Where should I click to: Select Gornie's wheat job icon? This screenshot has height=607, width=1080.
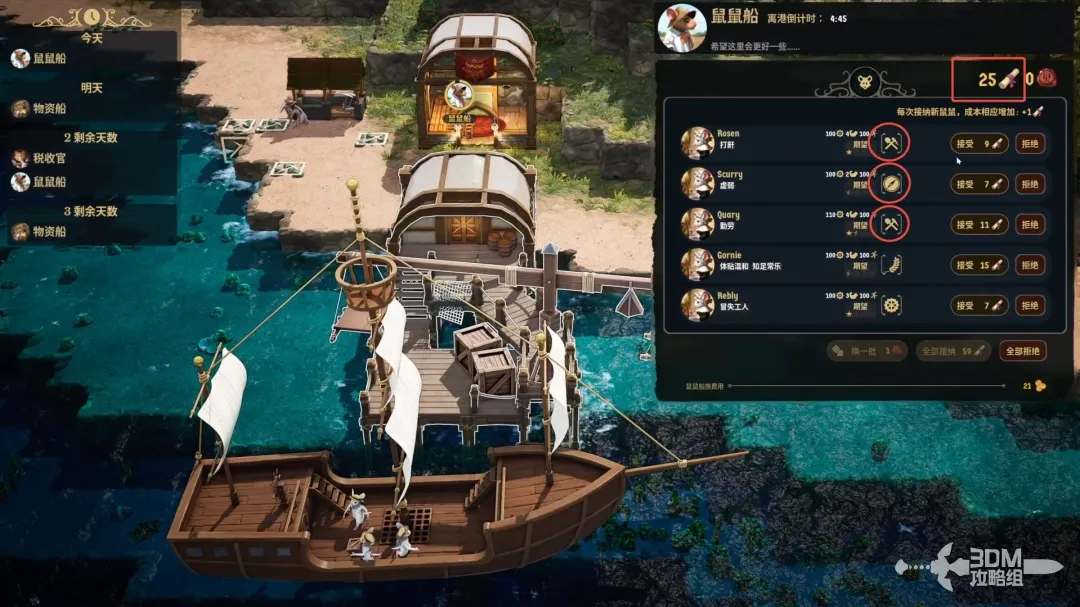click(890, 265)
